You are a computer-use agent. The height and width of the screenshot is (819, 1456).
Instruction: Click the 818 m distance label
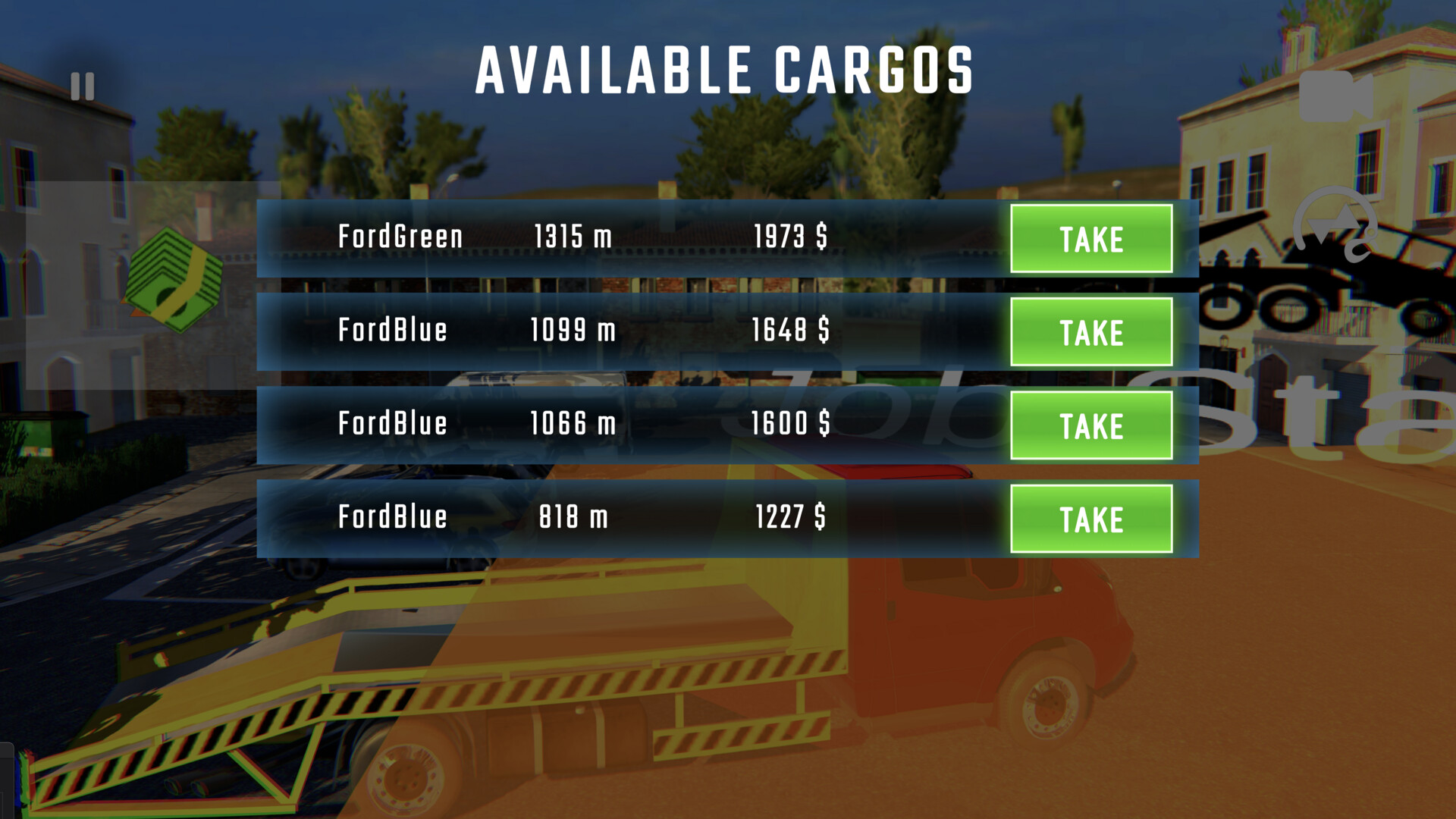573,518
